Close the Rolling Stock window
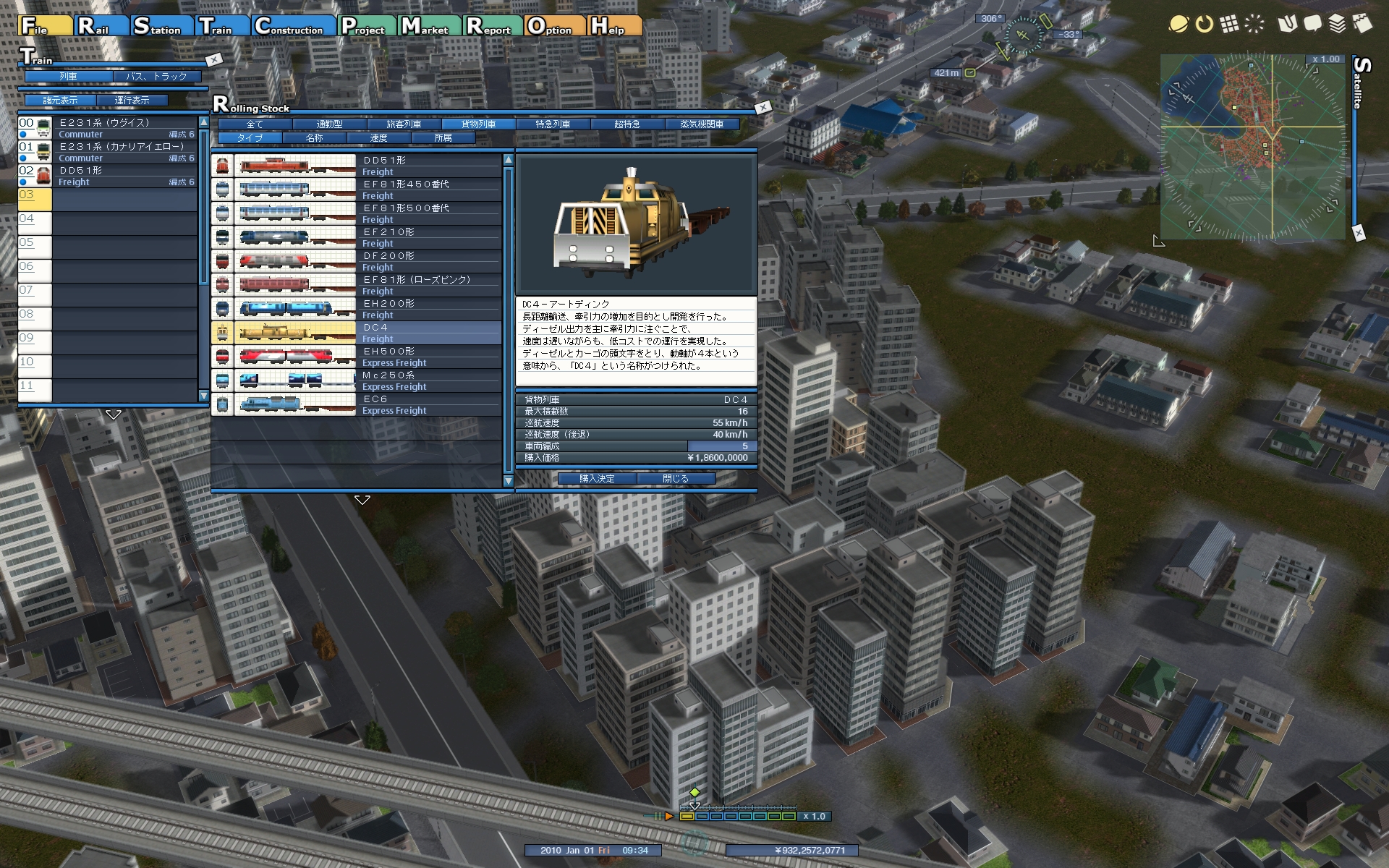 [x=763, y=107]
